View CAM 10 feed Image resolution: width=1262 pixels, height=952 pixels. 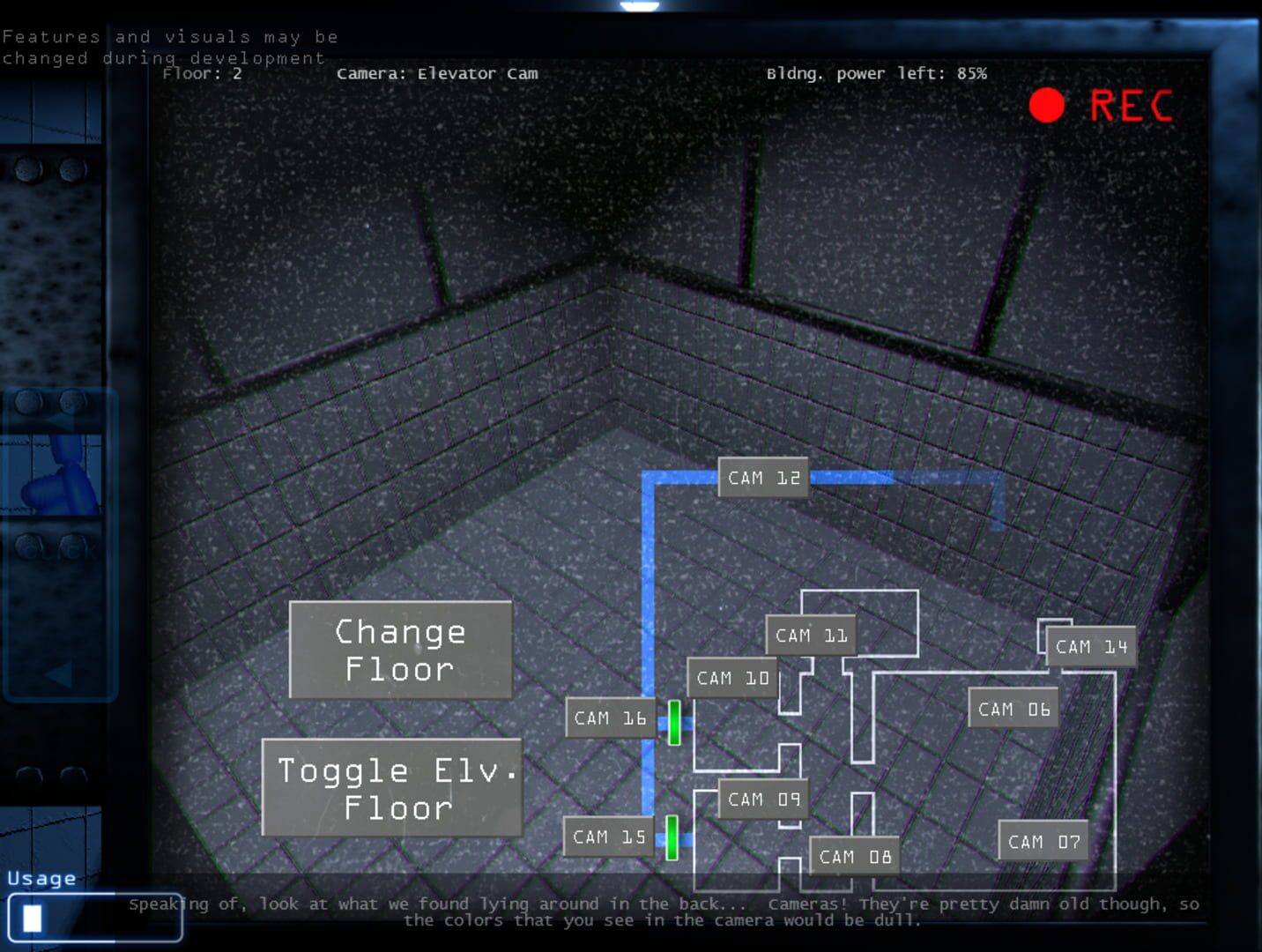point(731,678)
